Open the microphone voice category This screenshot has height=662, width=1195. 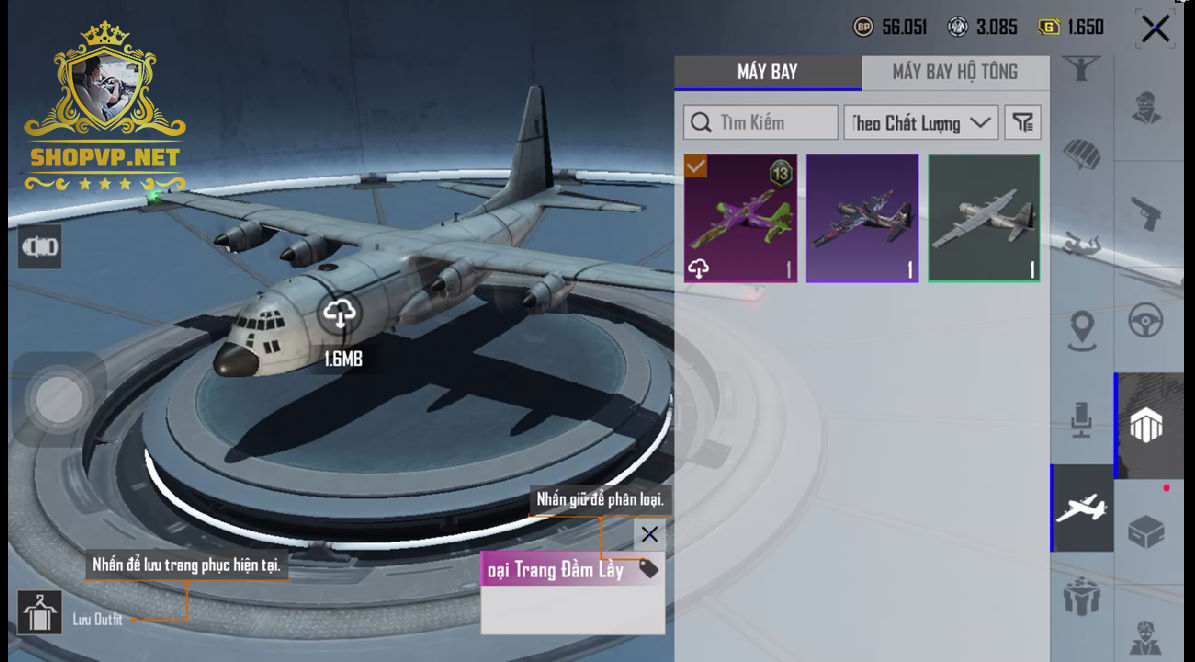pyautogui.click(x=1081, y=420)
